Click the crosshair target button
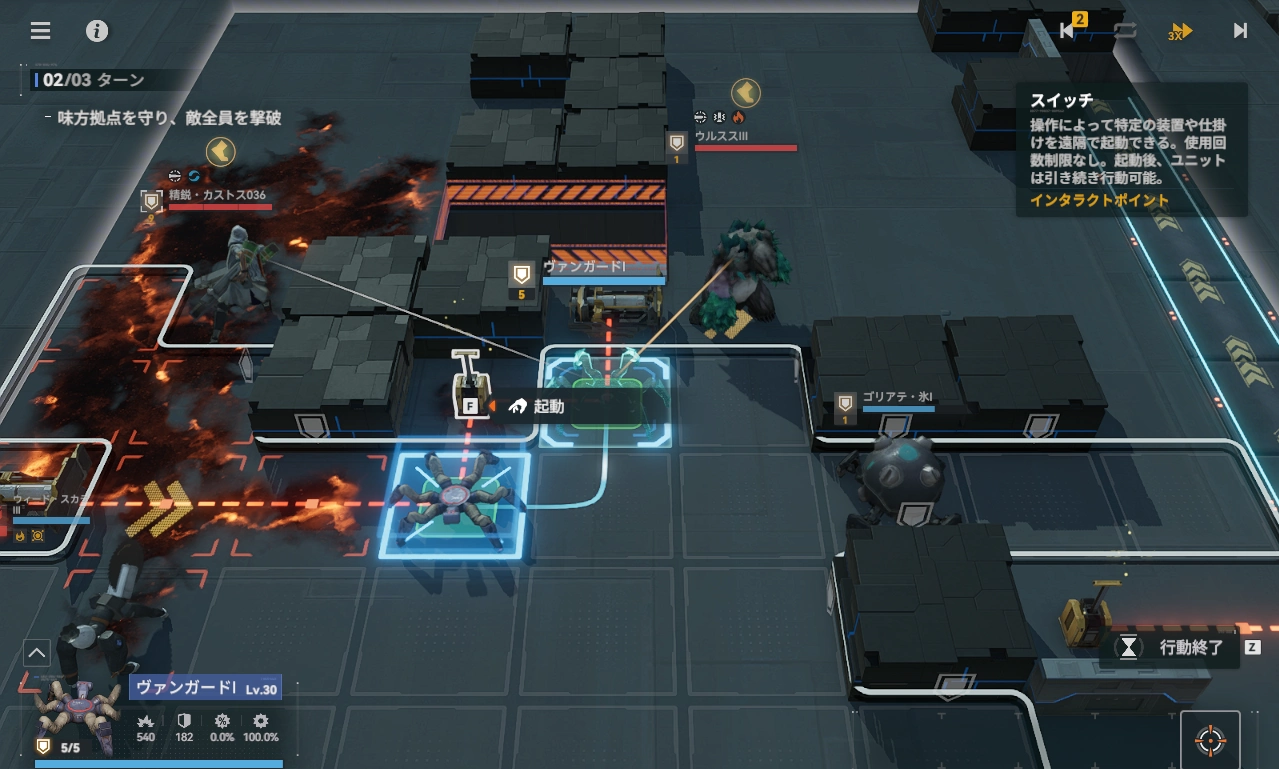1279x769 pixels. point(1210,741)
